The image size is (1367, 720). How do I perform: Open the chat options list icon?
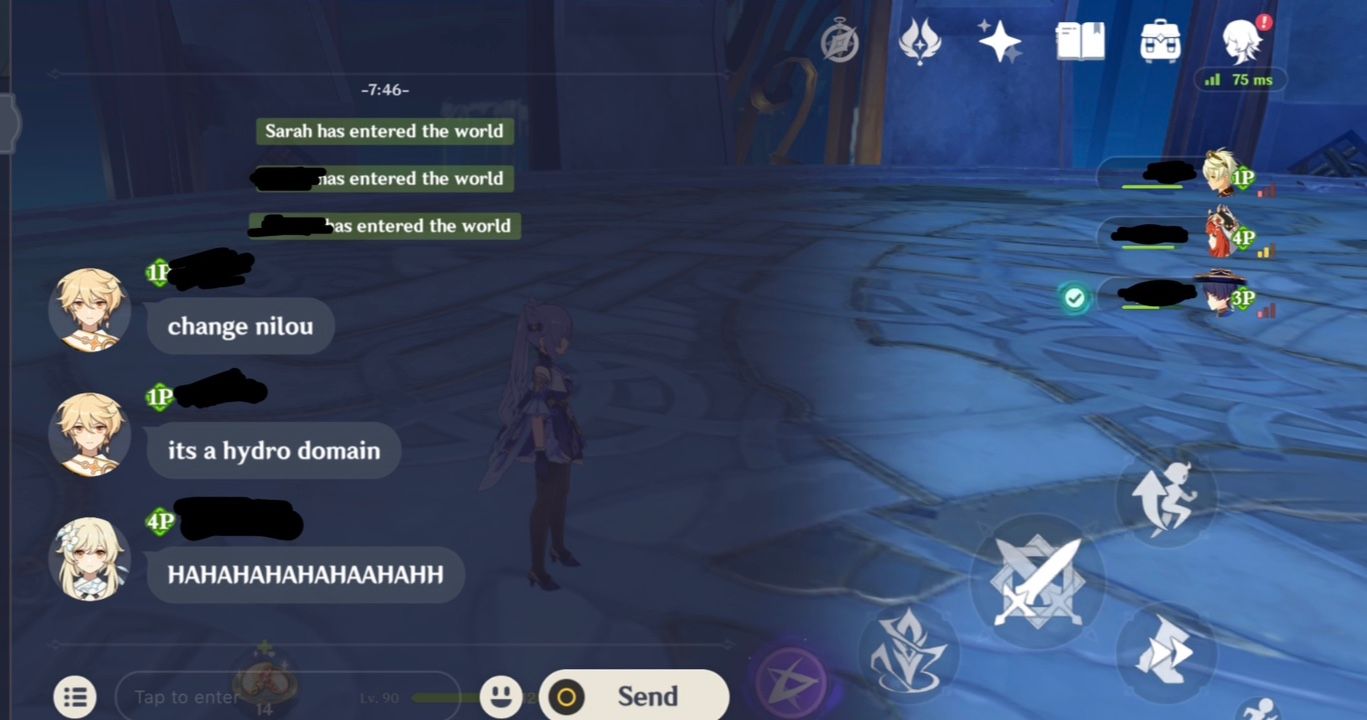[75, 694]
